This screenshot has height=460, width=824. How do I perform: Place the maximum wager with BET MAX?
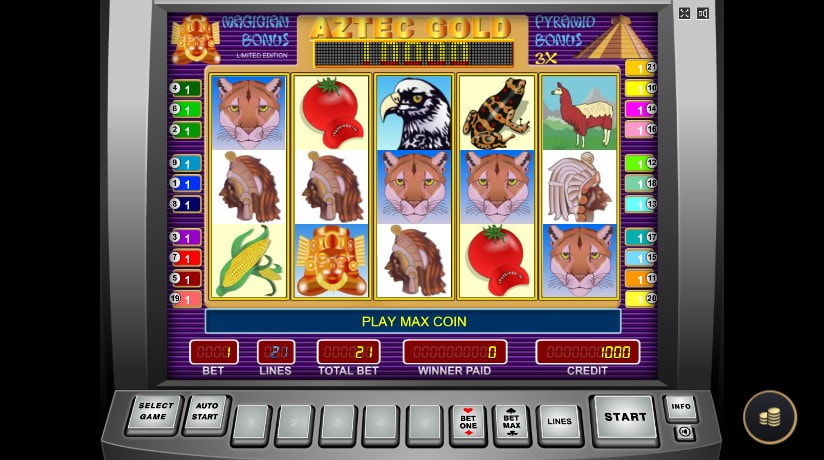click(x=511, y=424)
